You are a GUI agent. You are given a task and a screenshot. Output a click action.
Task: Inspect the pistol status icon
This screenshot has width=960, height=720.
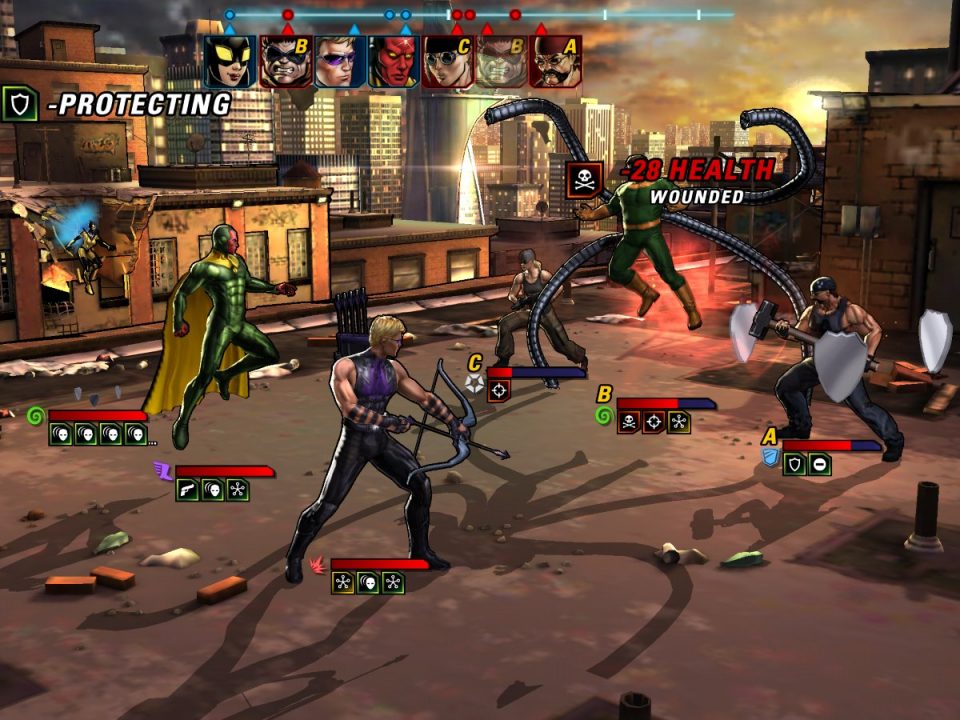pos(187,489)
